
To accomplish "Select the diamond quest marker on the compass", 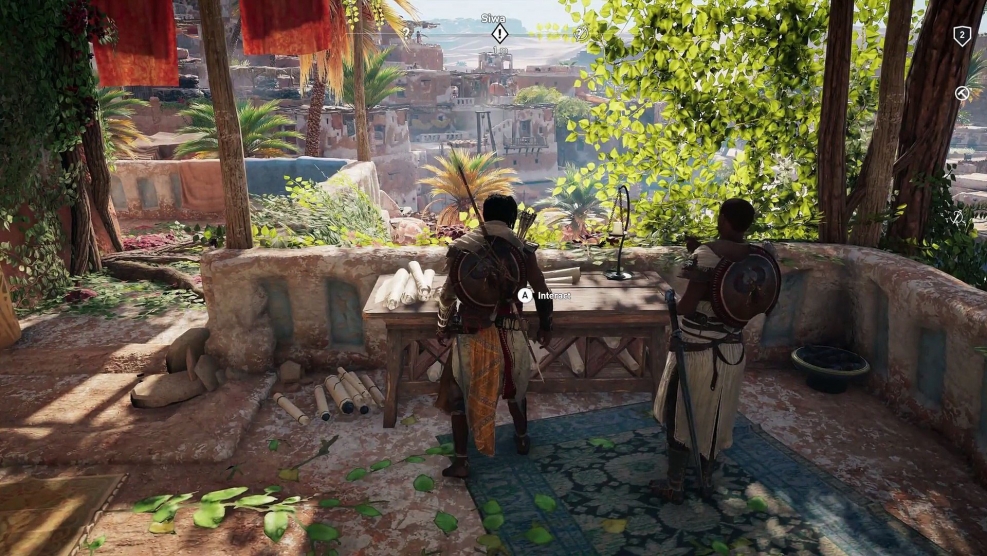I will (x=499, y=34).
